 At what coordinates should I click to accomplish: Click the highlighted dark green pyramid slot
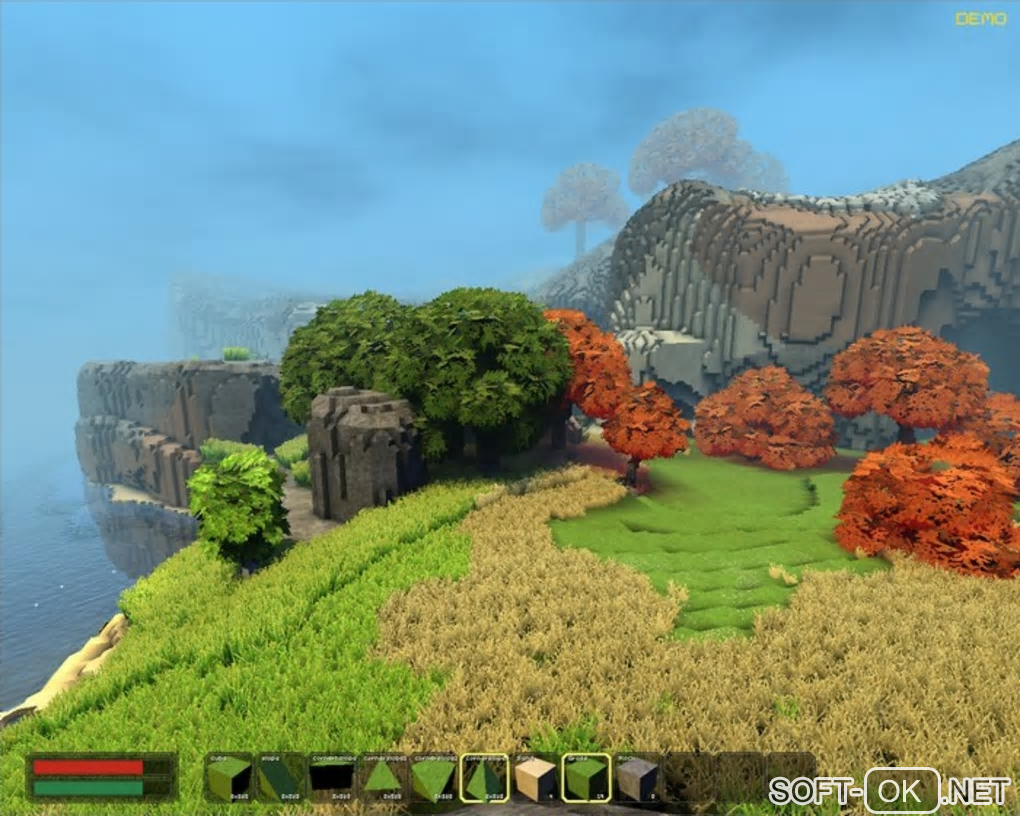click(484, 778)
